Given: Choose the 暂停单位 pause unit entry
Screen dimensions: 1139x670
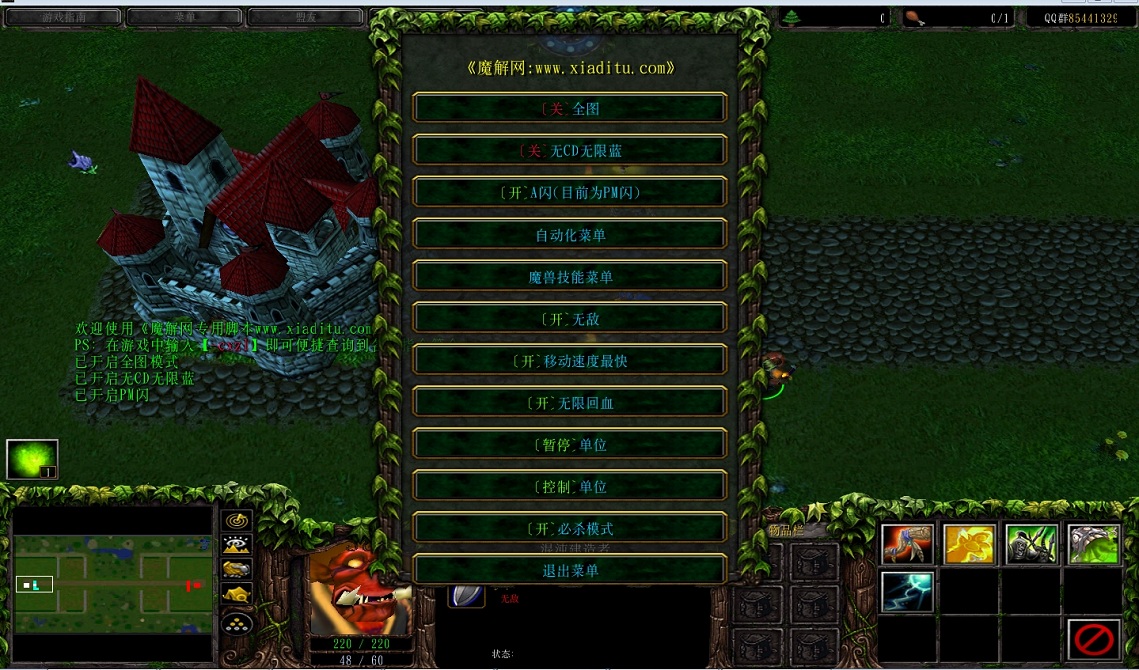Looking at the screenshot, I should click(570, 445).
